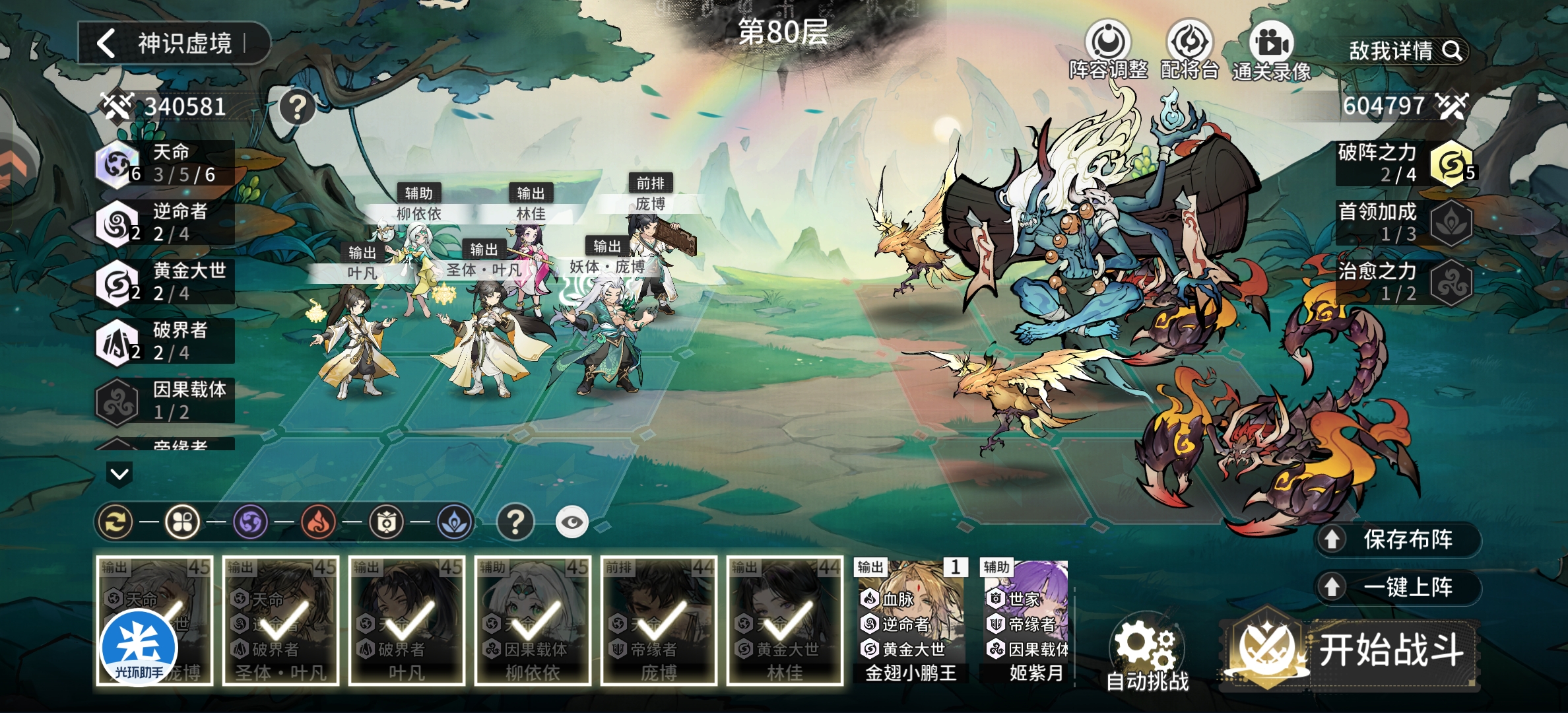This screenshot has width=1568, height=713.
Task: Remove 林佳 hero card from lineup
Action: pos(785,621)
